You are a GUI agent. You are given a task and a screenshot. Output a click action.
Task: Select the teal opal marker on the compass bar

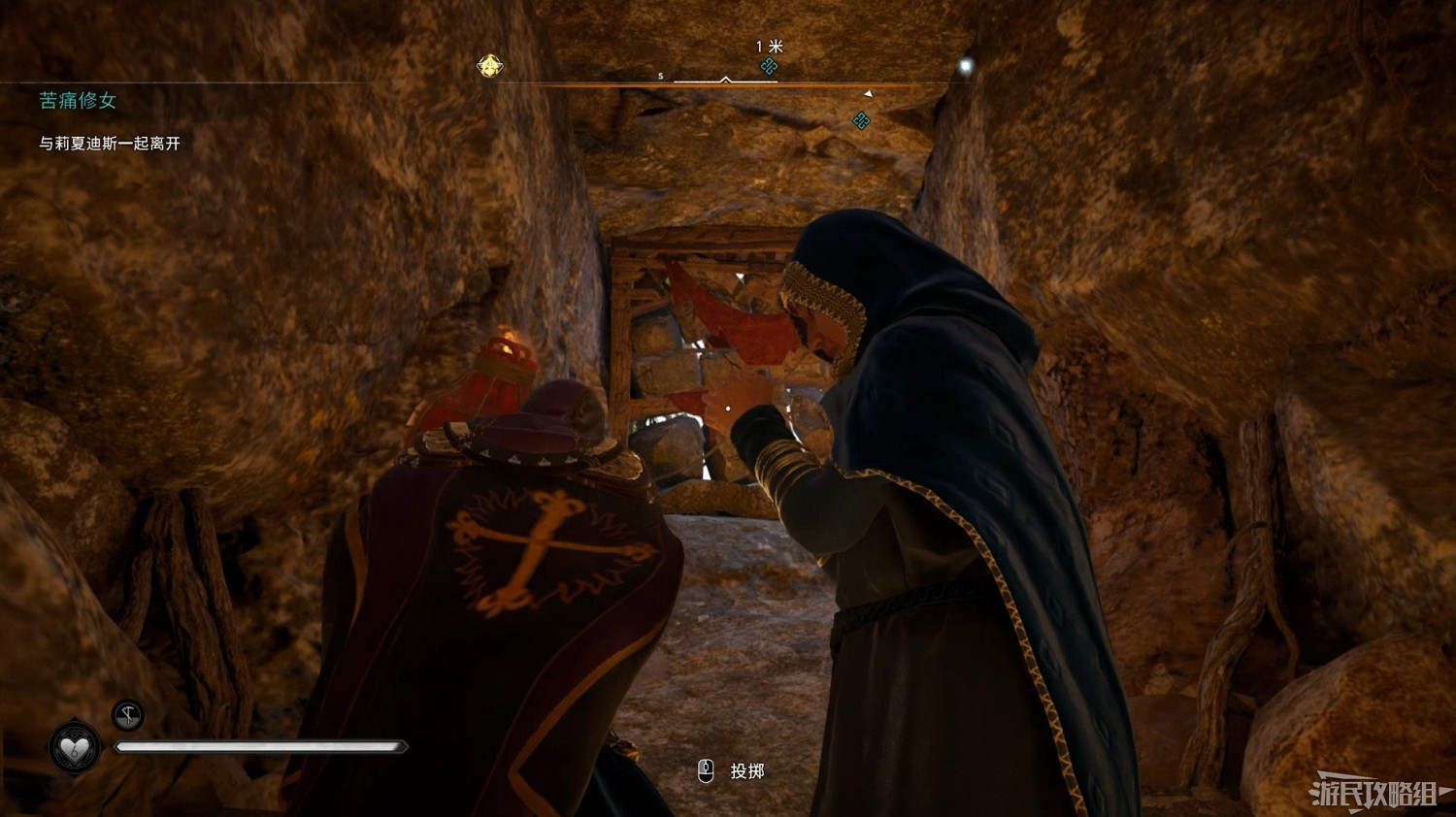(769, 68)
